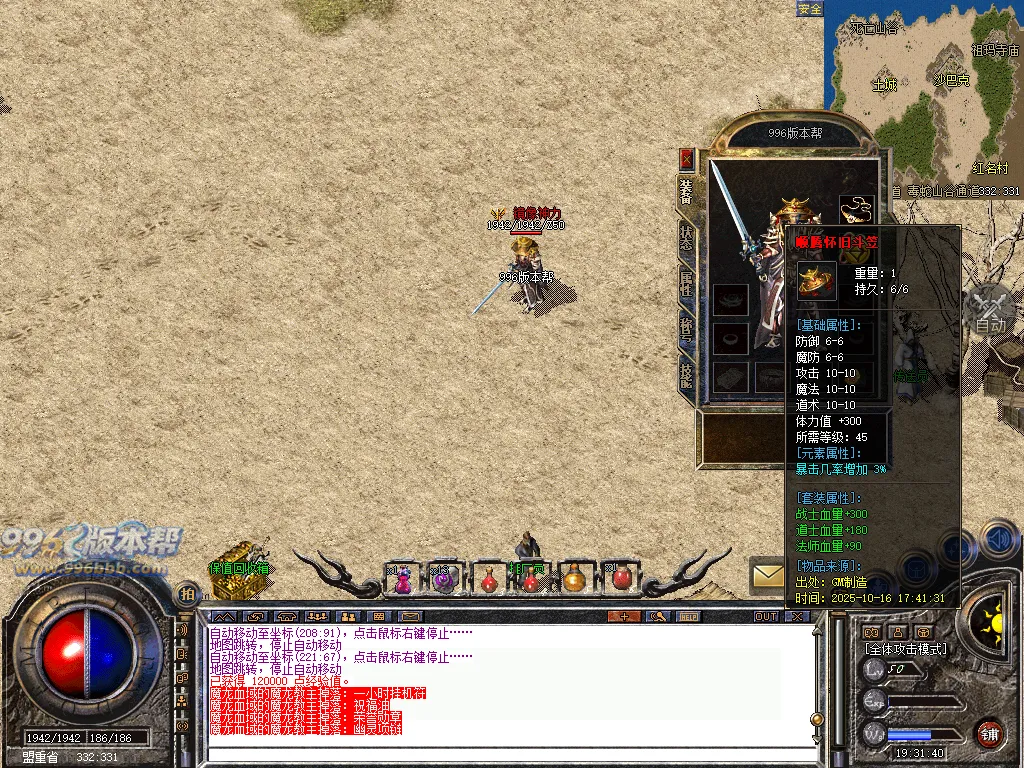The image size is (1024, 768).
Task: Open the mail envelope icon
Action: tap(768, 575)
